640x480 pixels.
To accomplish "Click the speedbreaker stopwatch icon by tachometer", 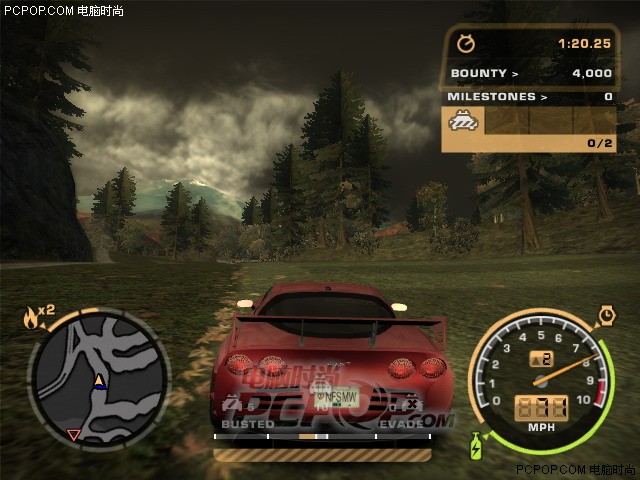I will 606,316.
